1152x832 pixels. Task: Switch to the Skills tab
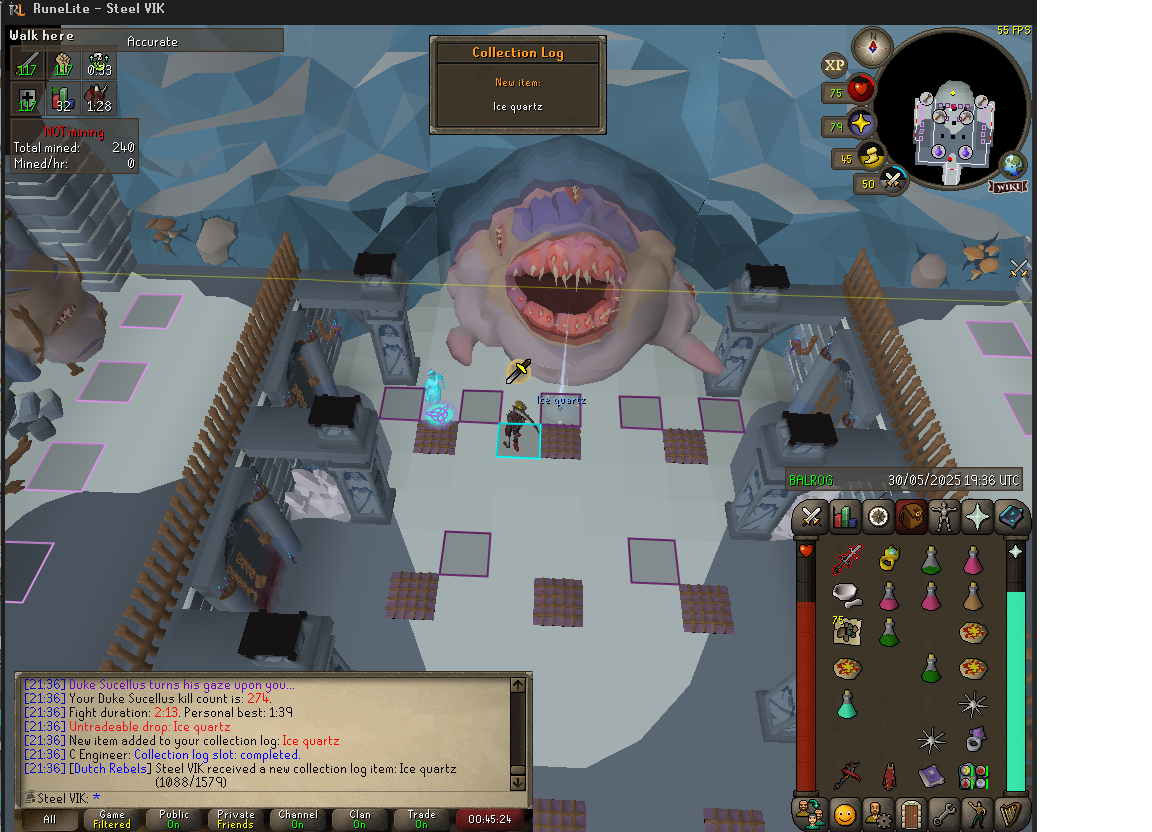click(845, 517)
